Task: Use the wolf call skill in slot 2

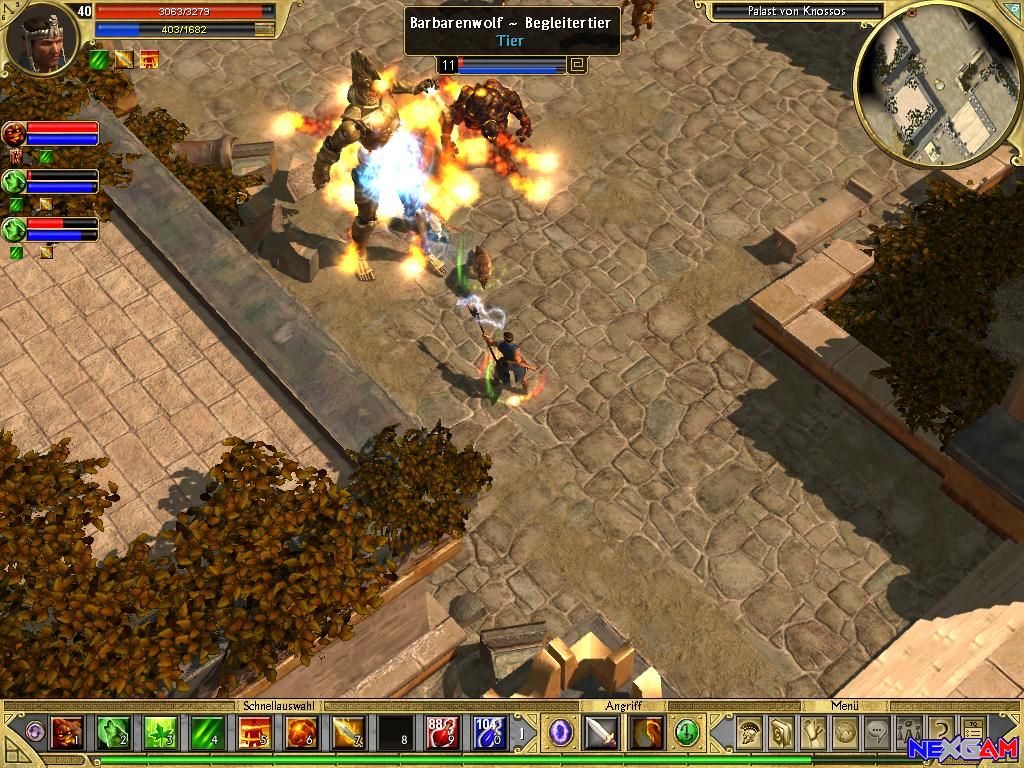Action: pos(112,734)
